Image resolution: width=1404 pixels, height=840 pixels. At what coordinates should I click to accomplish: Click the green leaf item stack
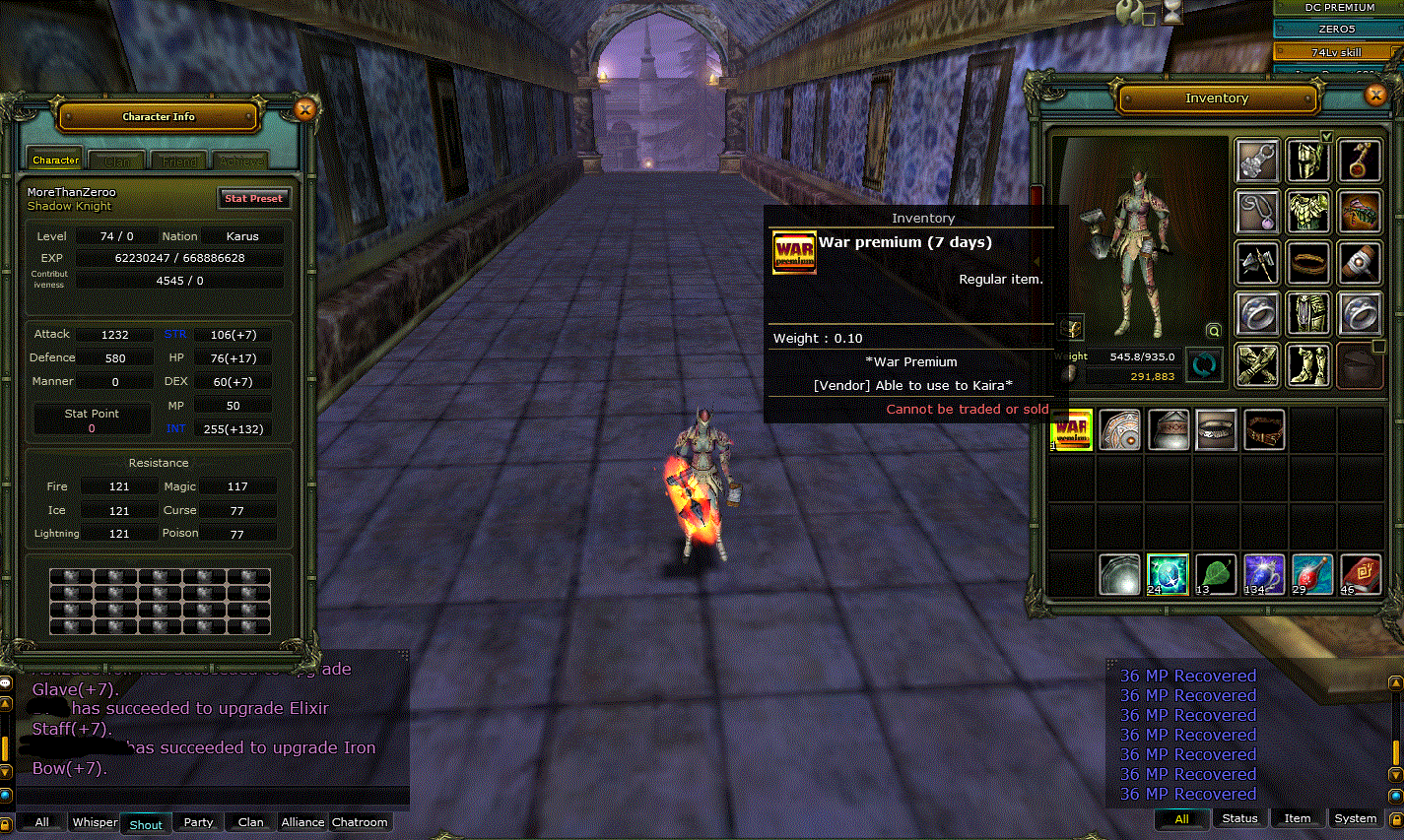(1215, 572)
